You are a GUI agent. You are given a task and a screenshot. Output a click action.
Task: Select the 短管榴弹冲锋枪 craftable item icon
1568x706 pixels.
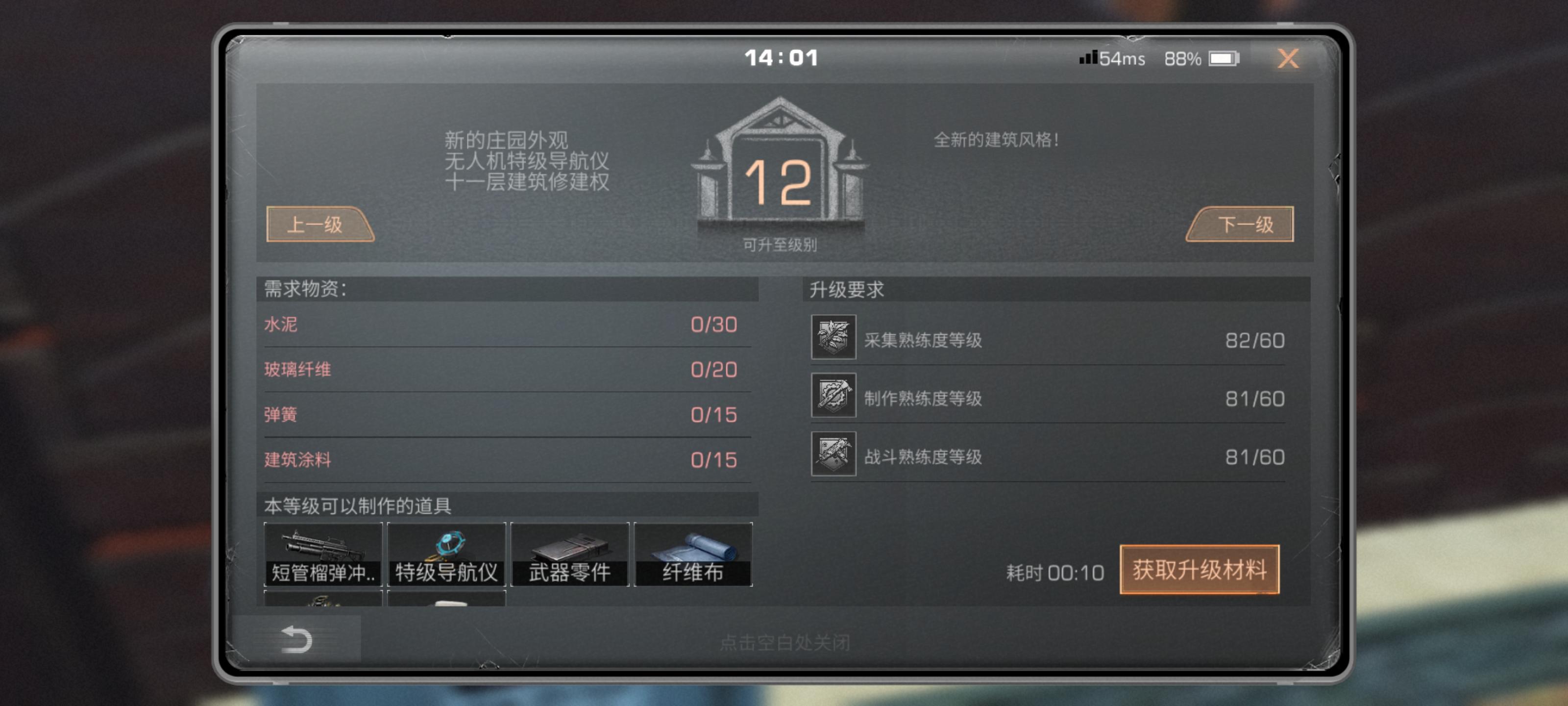[x=323, y=553]
